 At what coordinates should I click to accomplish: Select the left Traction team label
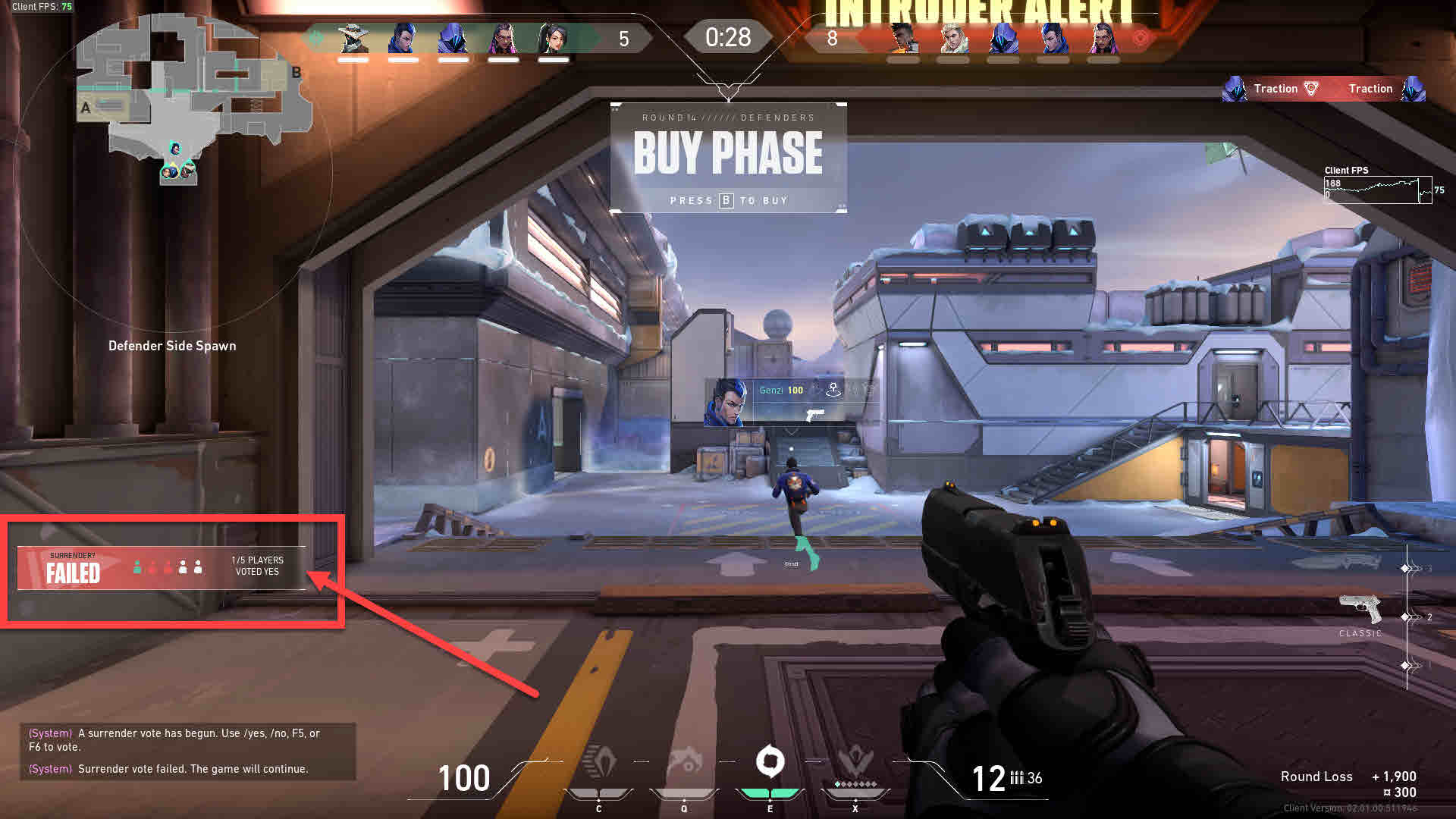pyautogui.click(x=1278, y=88)
